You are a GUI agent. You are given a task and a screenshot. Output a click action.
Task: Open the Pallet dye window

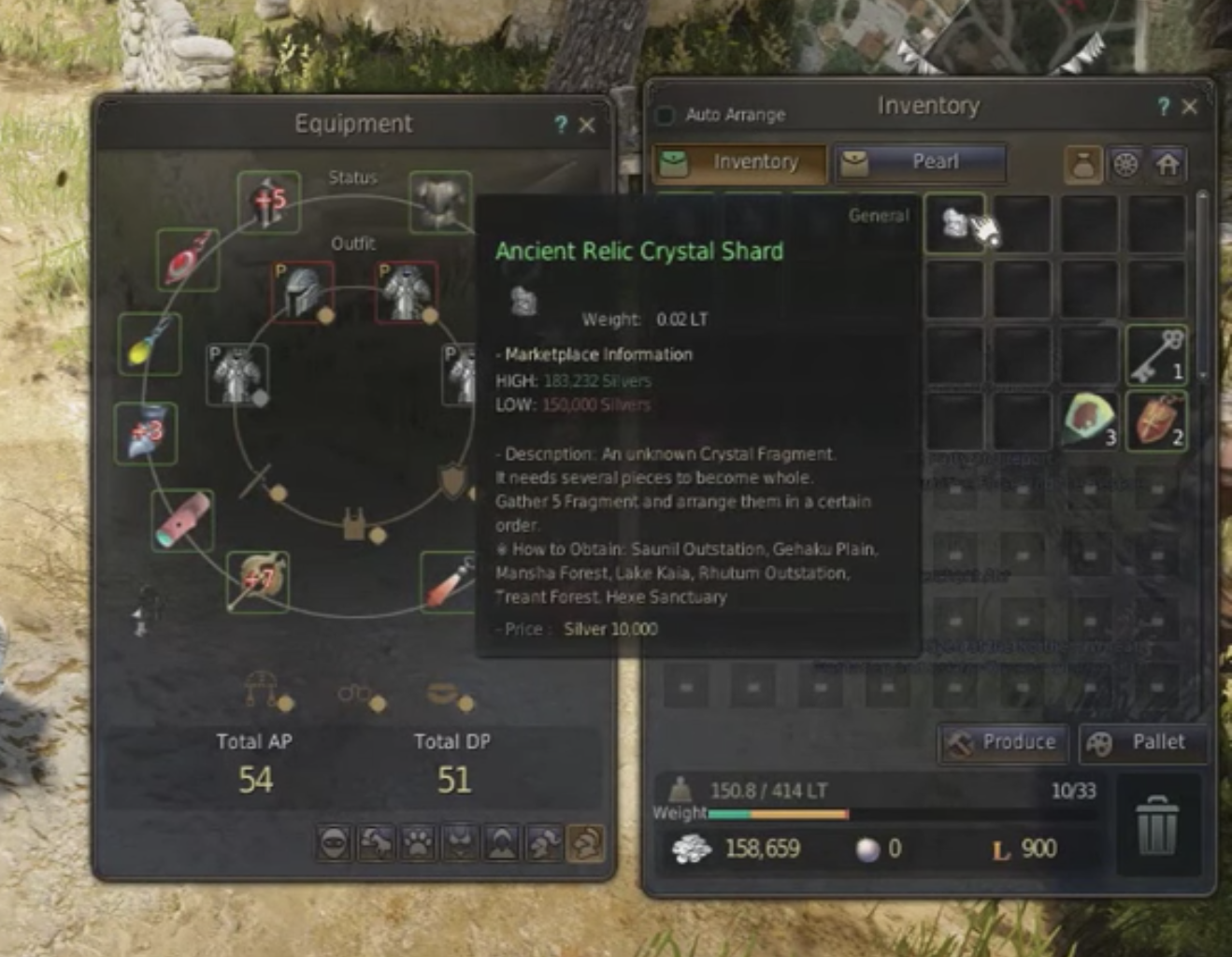(1142, 743)
